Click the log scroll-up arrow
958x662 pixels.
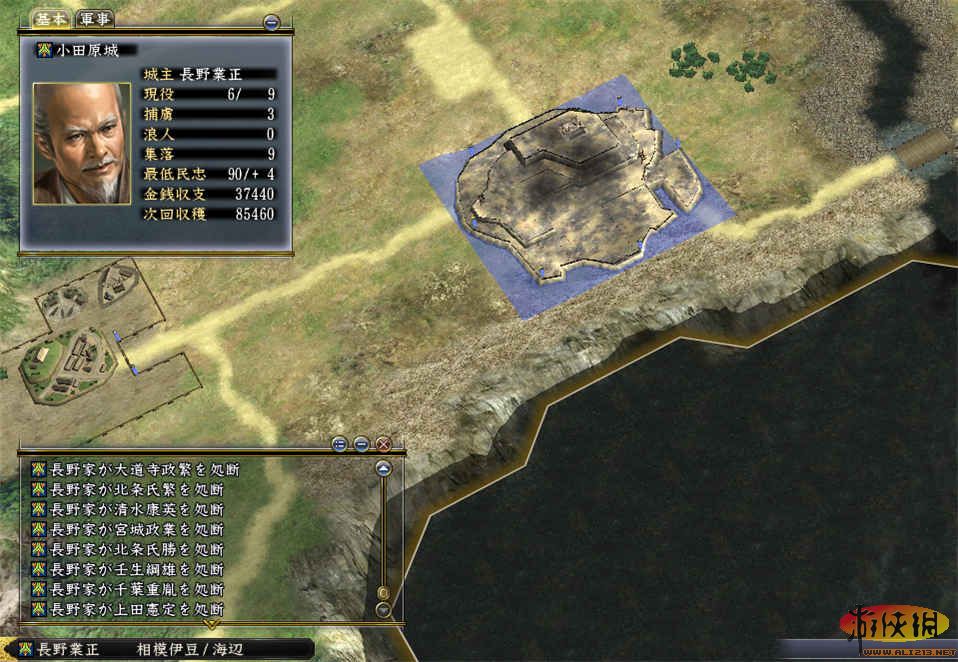pyautogui.click(x=382, y=468)
